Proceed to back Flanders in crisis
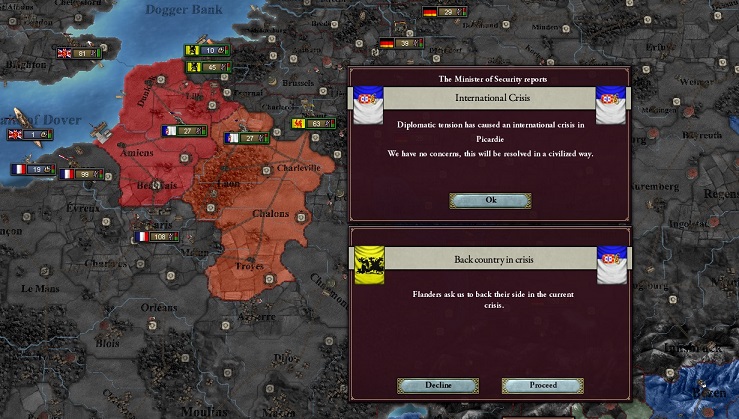 542,385
